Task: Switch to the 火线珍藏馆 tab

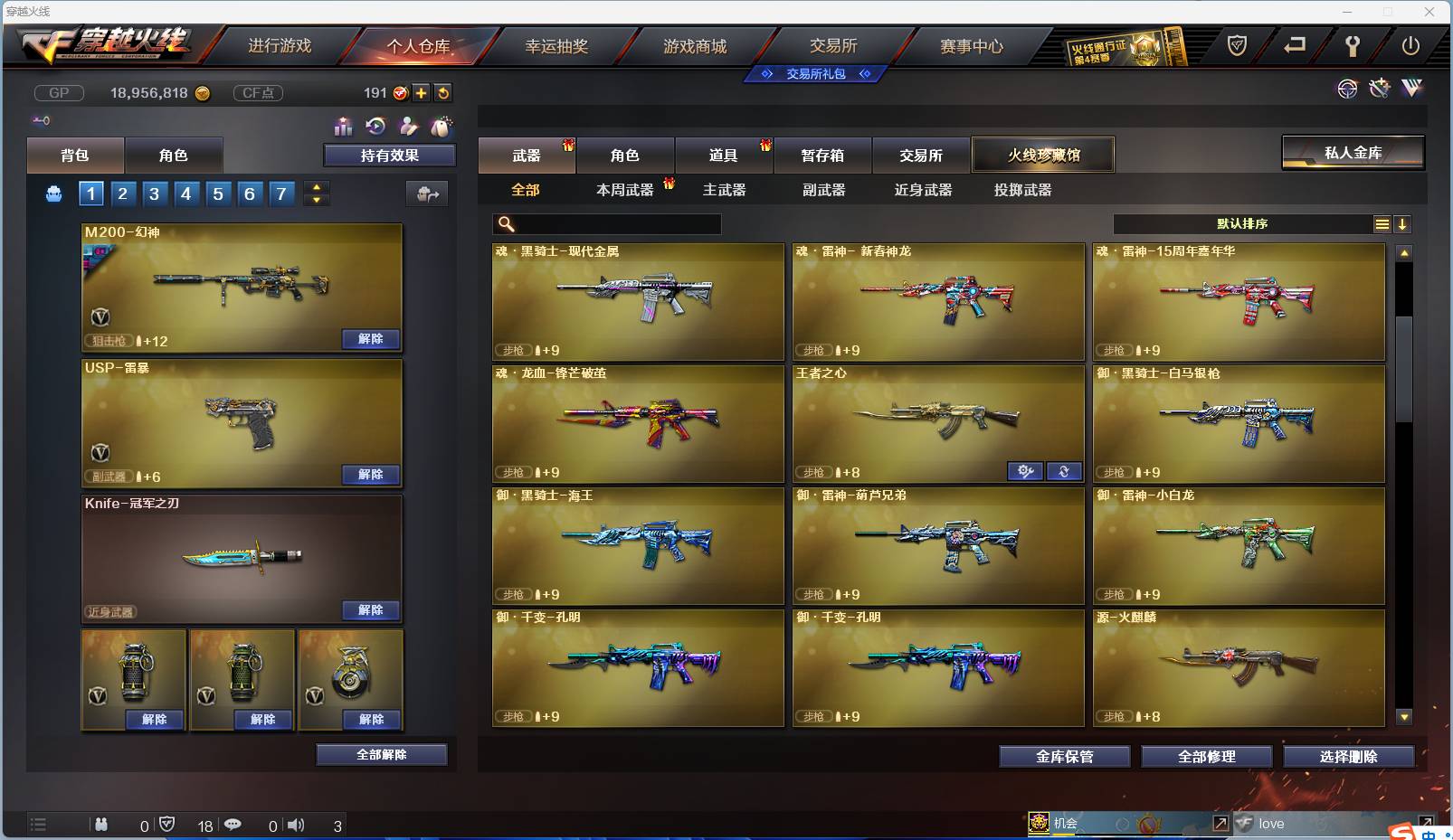Action: (x=1043, y=154)
